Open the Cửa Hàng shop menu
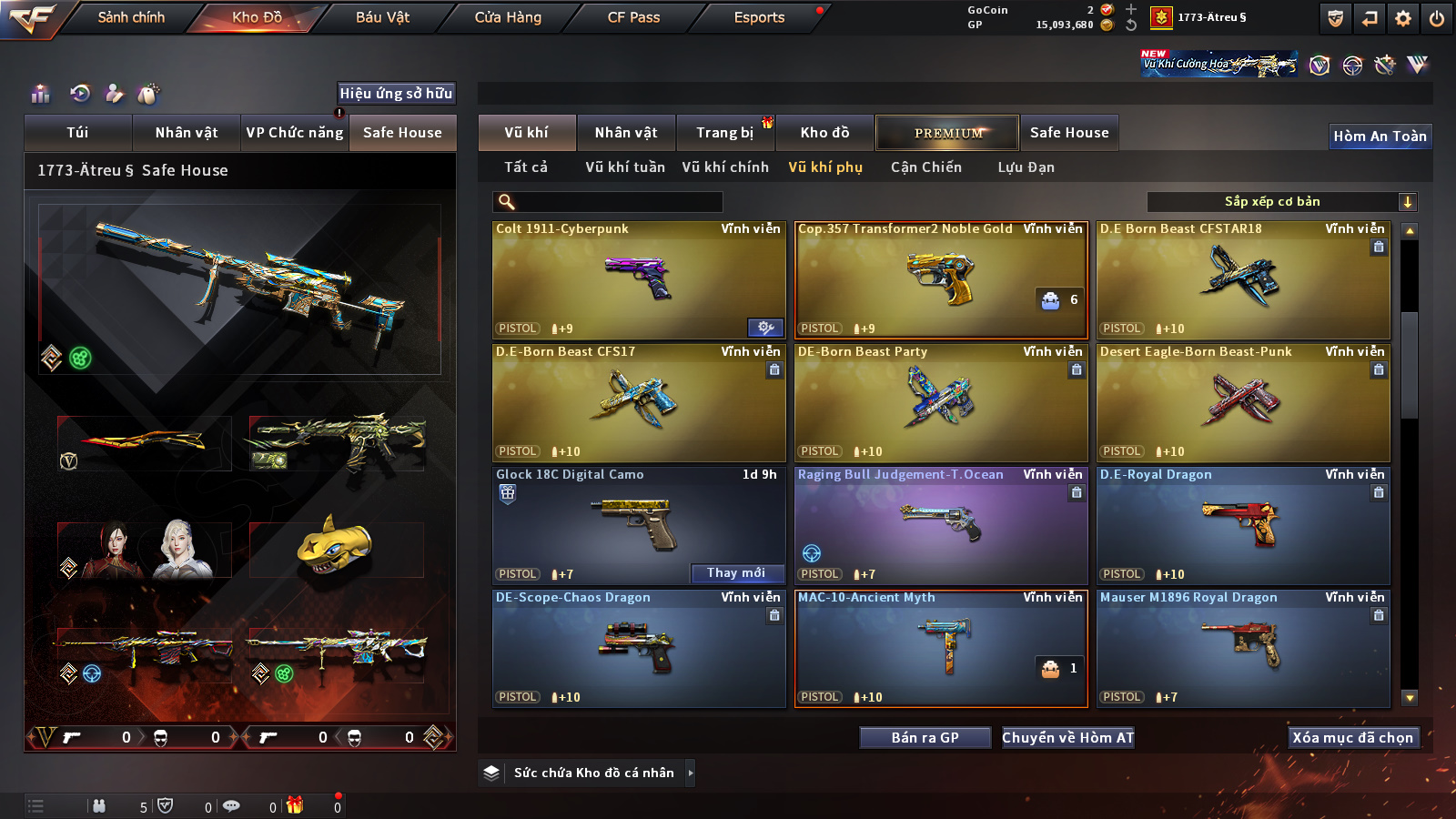 508,17
